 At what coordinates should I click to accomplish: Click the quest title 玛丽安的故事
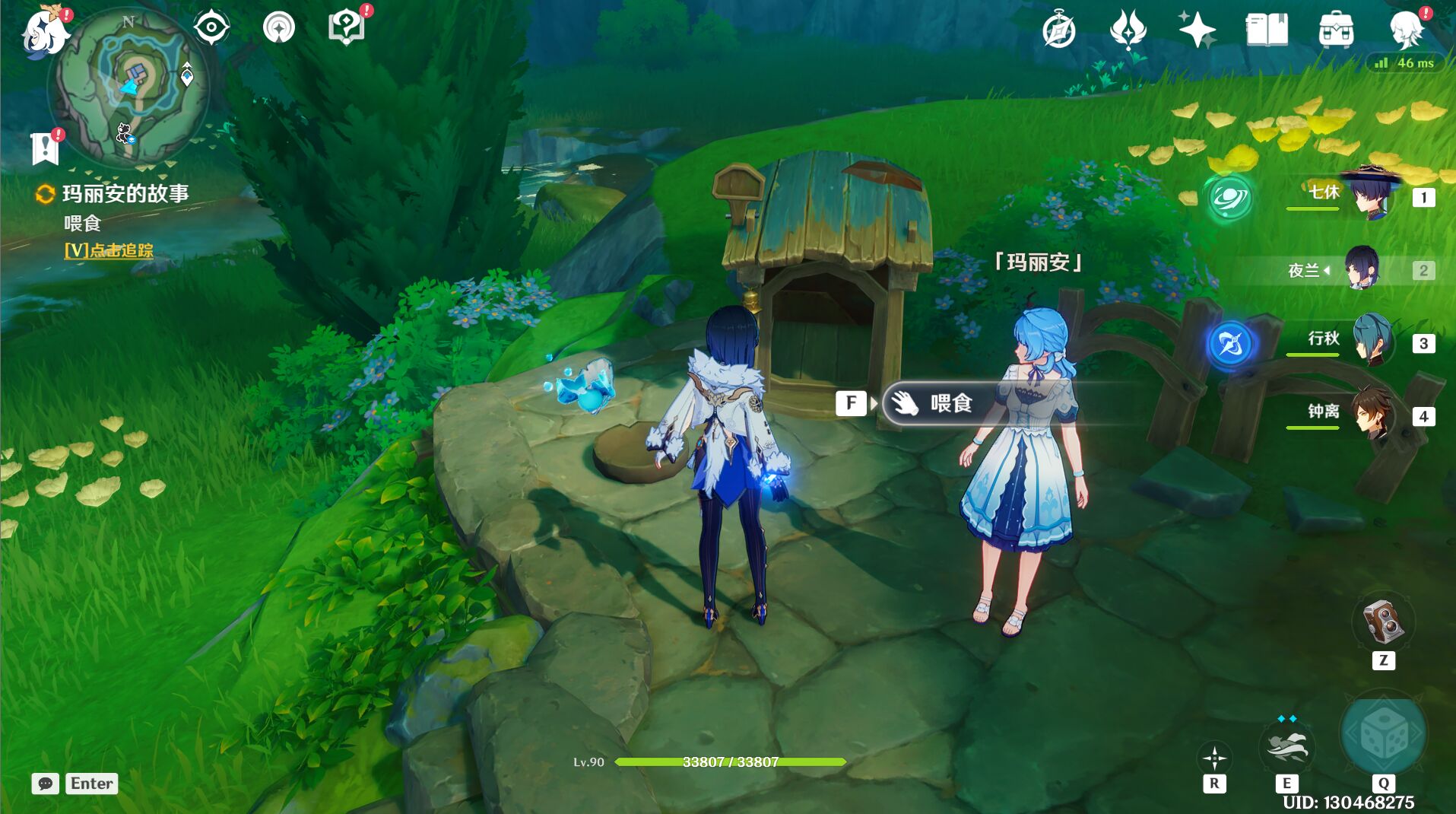[125, 193]
